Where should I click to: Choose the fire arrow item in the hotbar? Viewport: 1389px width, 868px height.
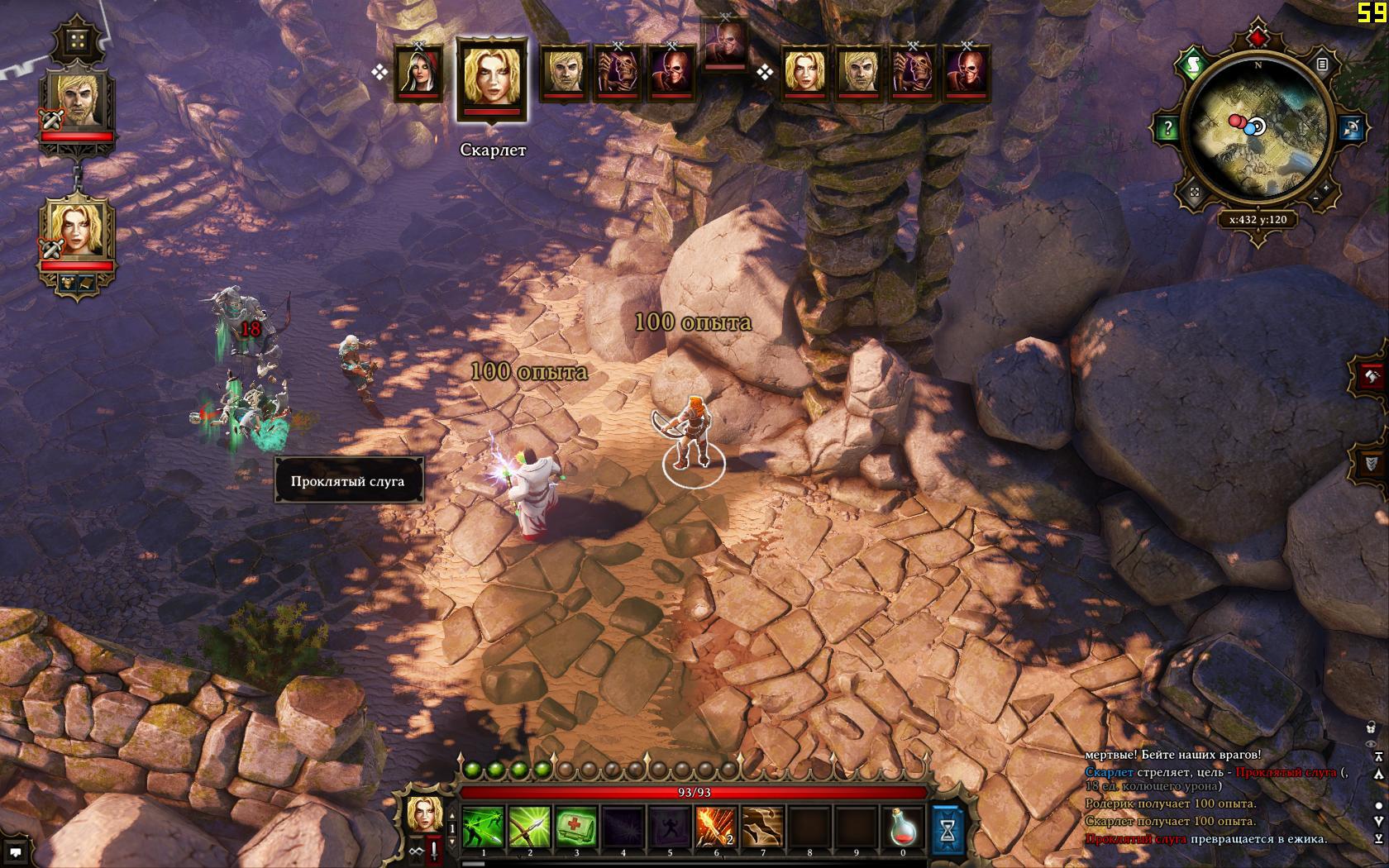(x=716, y=827)
